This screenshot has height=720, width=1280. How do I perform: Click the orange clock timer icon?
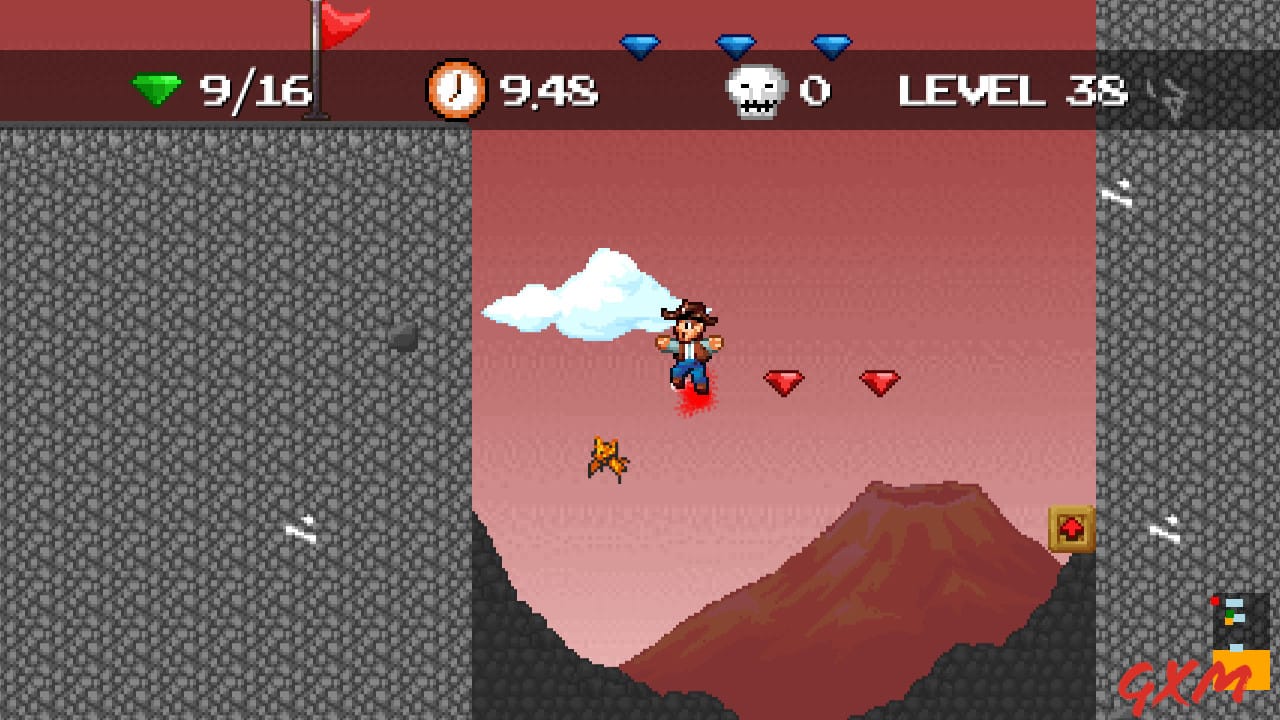[x=456, y=90]
